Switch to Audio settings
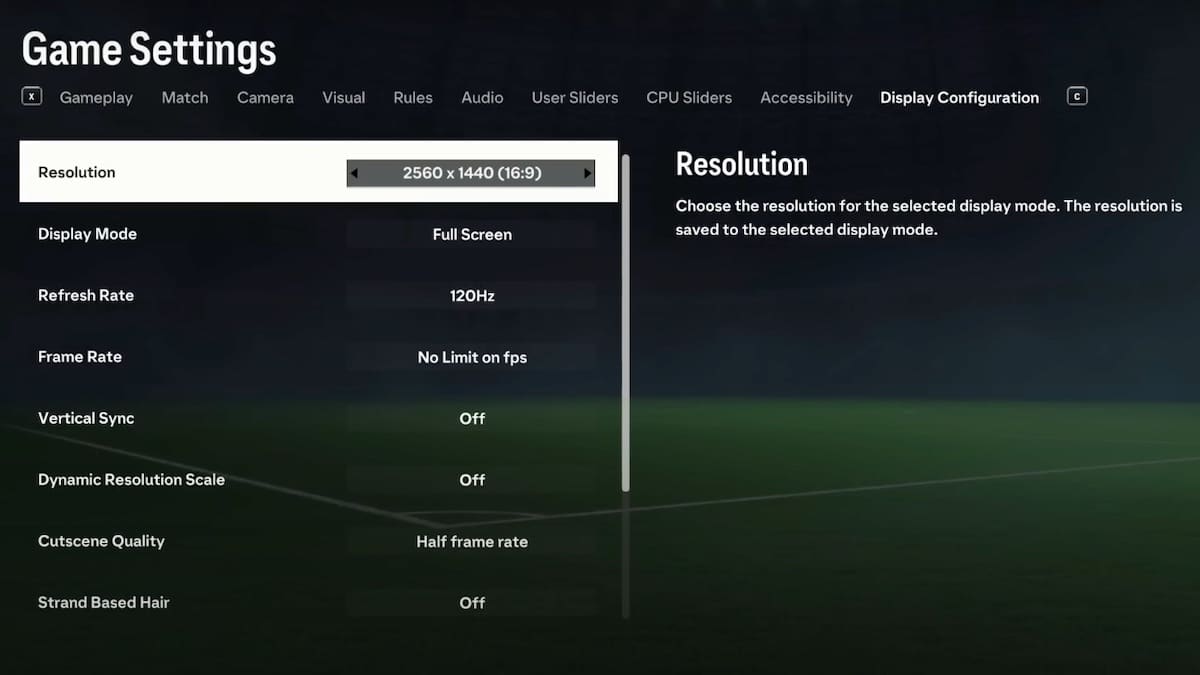Viewport: 1200px width, 675px height. tap(482, 98)
